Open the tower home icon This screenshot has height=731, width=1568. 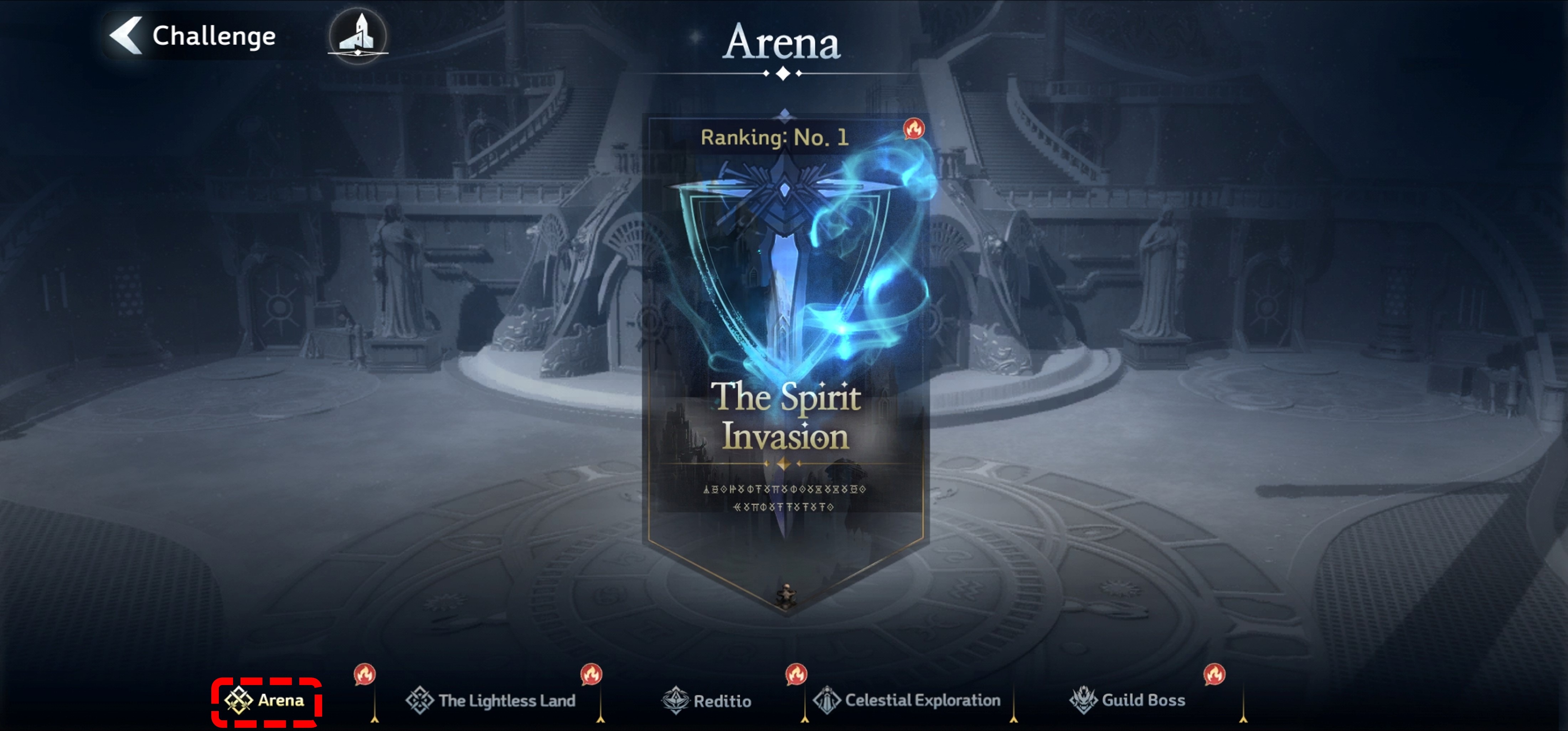(x=358, y=35)
